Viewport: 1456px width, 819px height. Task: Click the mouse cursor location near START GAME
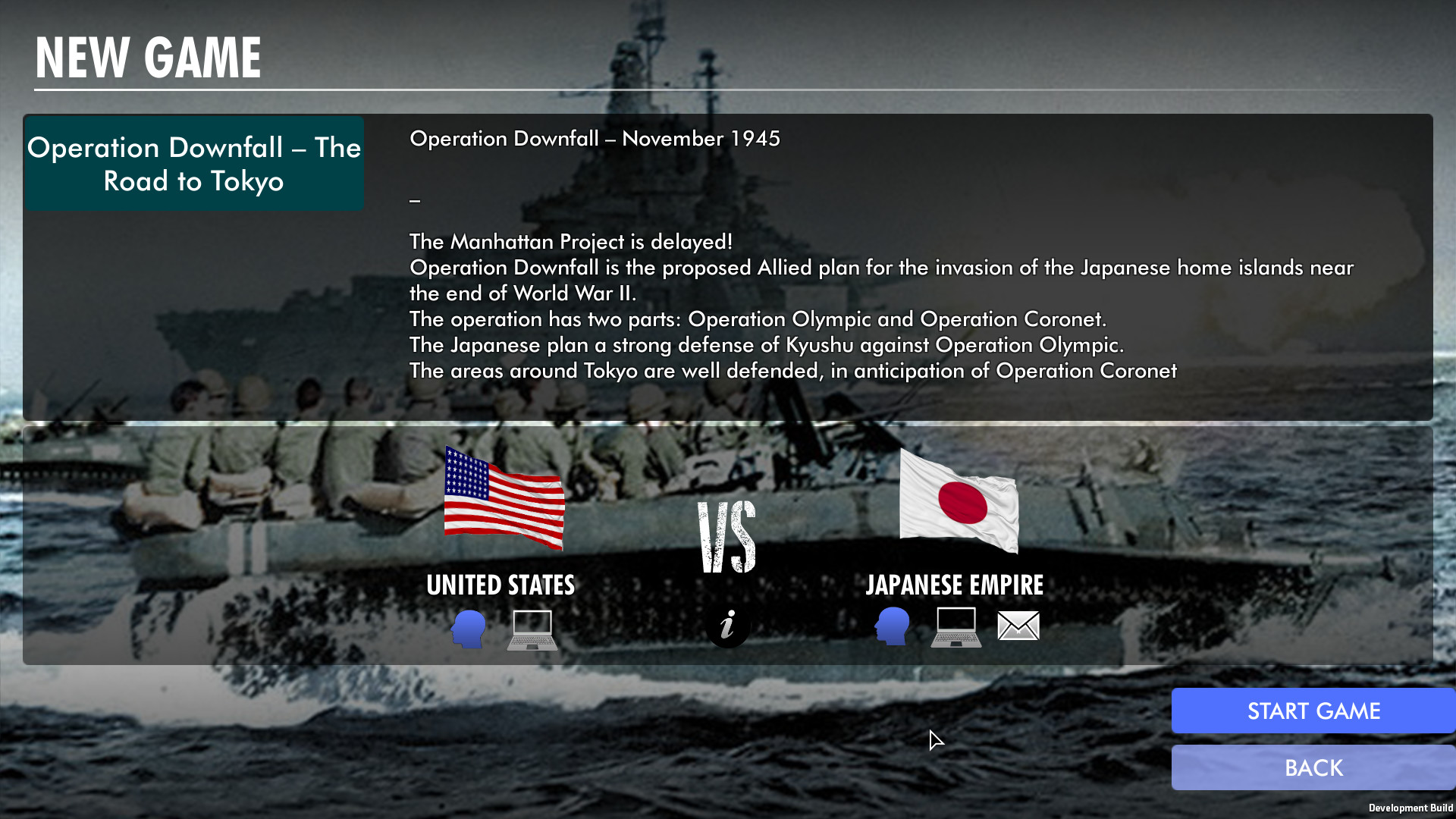coord(936,739)
